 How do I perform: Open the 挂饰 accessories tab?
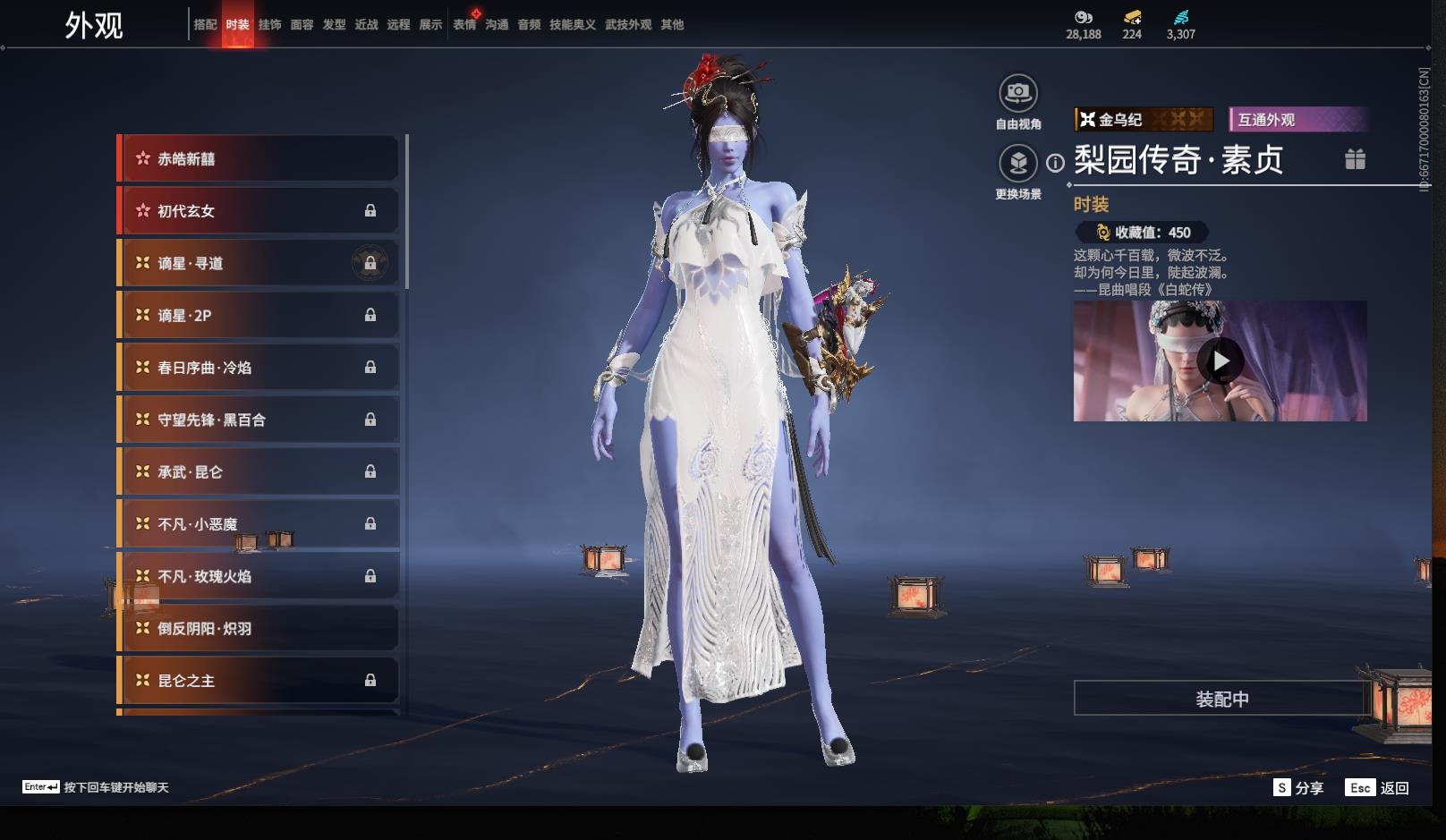coord(269,25)
